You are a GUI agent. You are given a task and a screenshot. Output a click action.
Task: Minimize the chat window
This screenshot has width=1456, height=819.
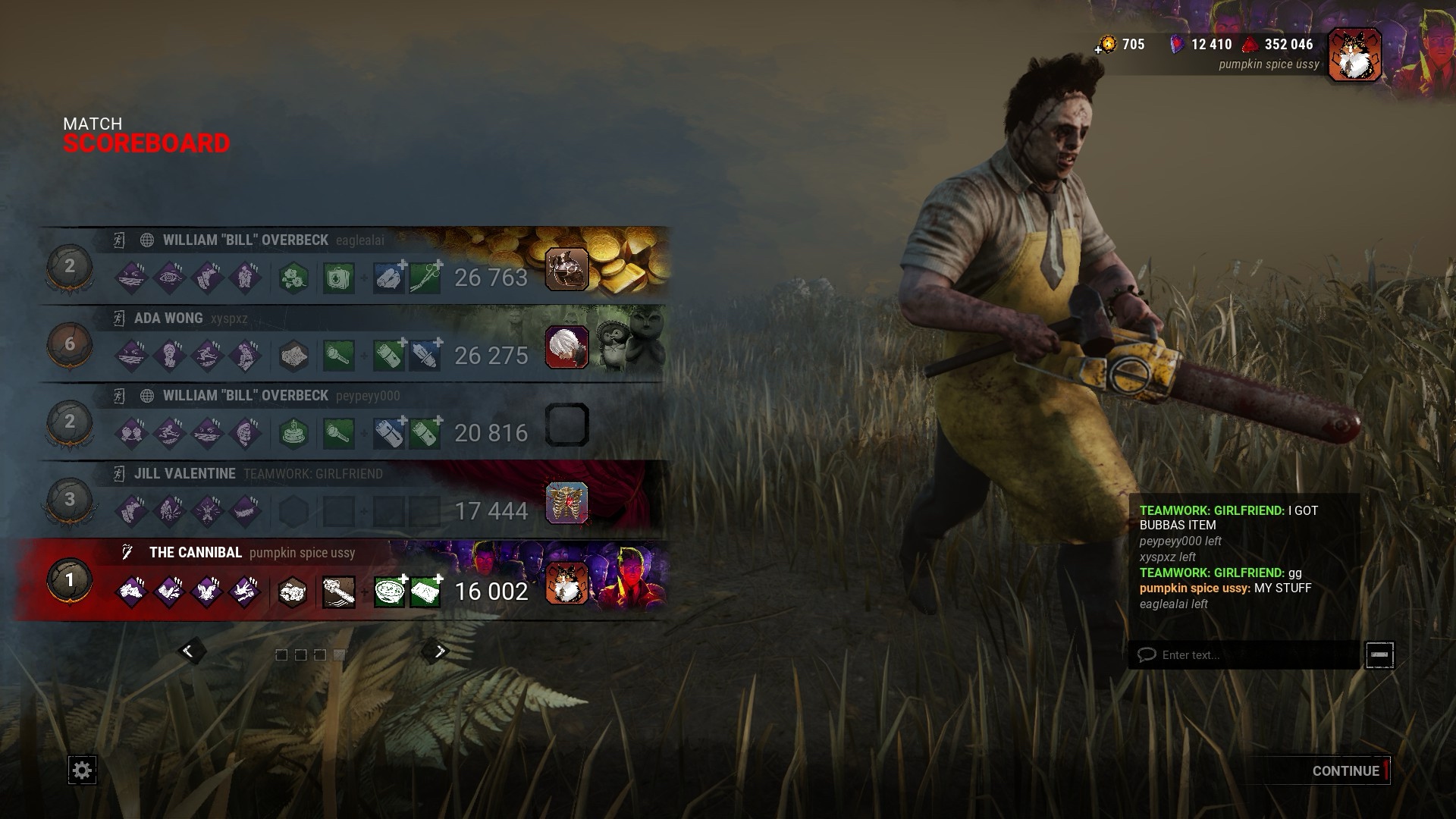(1379, 654)
